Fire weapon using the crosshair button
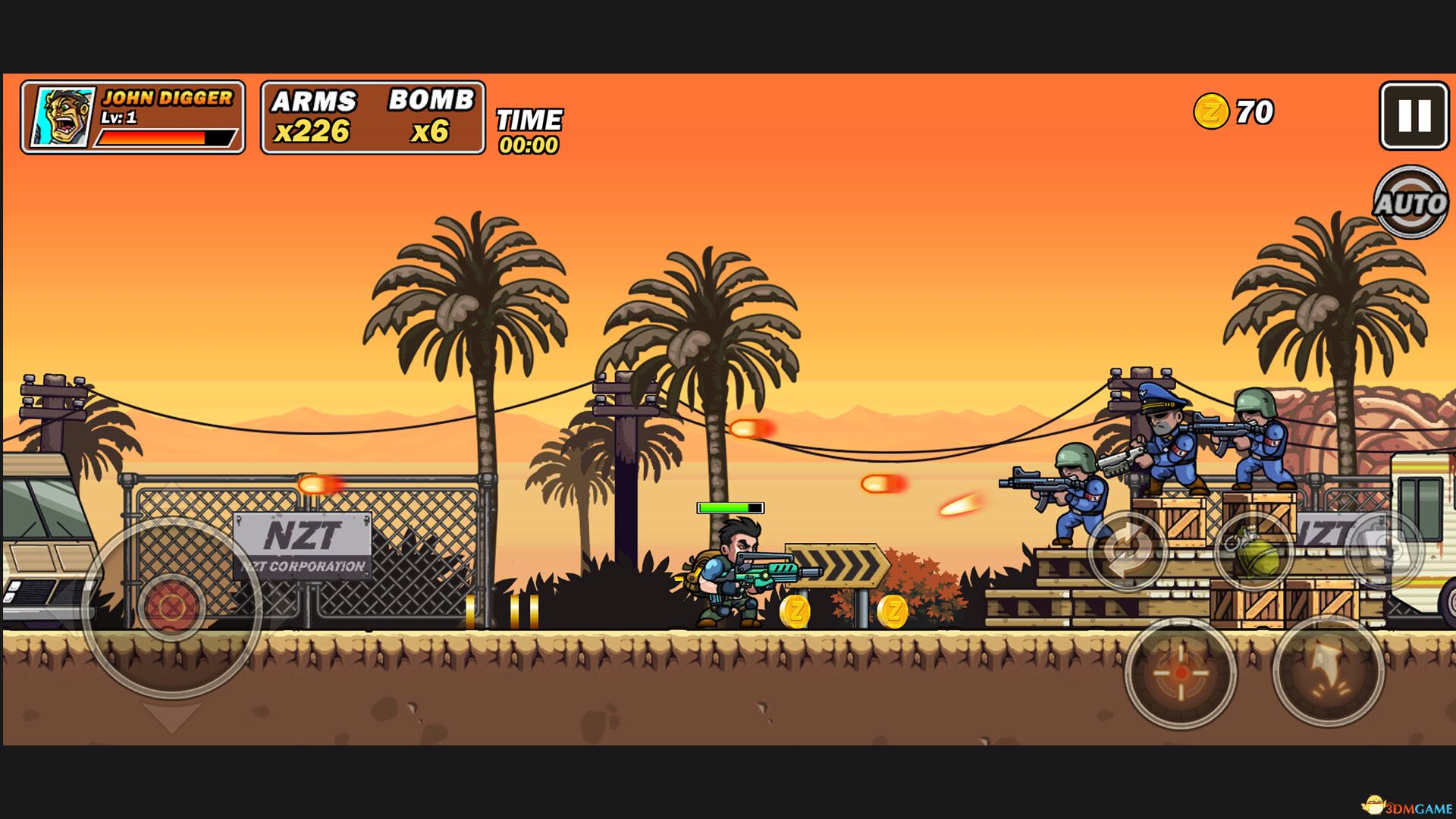Viewport: 1456px width, 819px height. coord(1180,673)
